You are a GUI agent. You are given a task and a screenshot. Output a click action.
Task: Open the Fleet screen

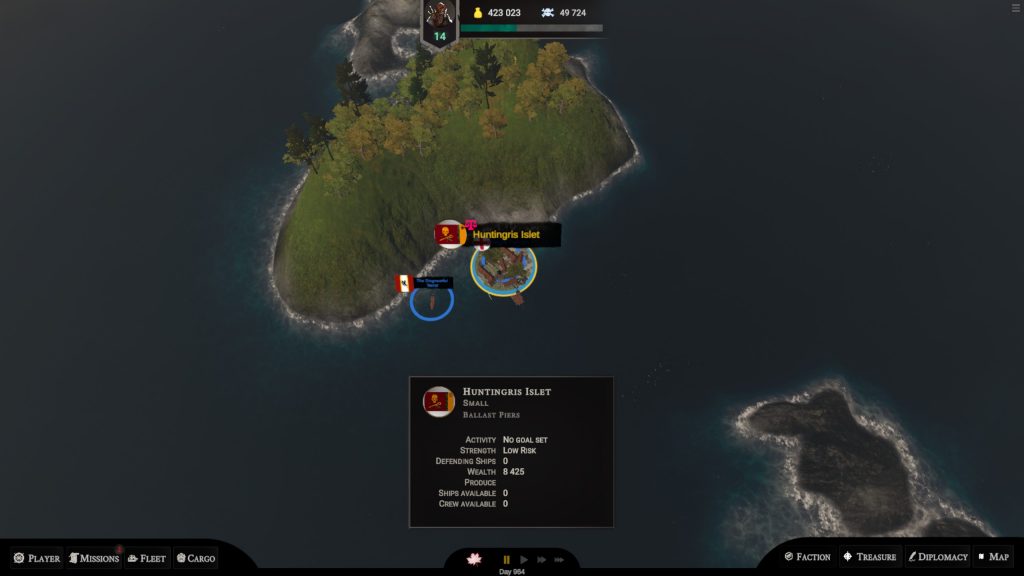(146, 558)
